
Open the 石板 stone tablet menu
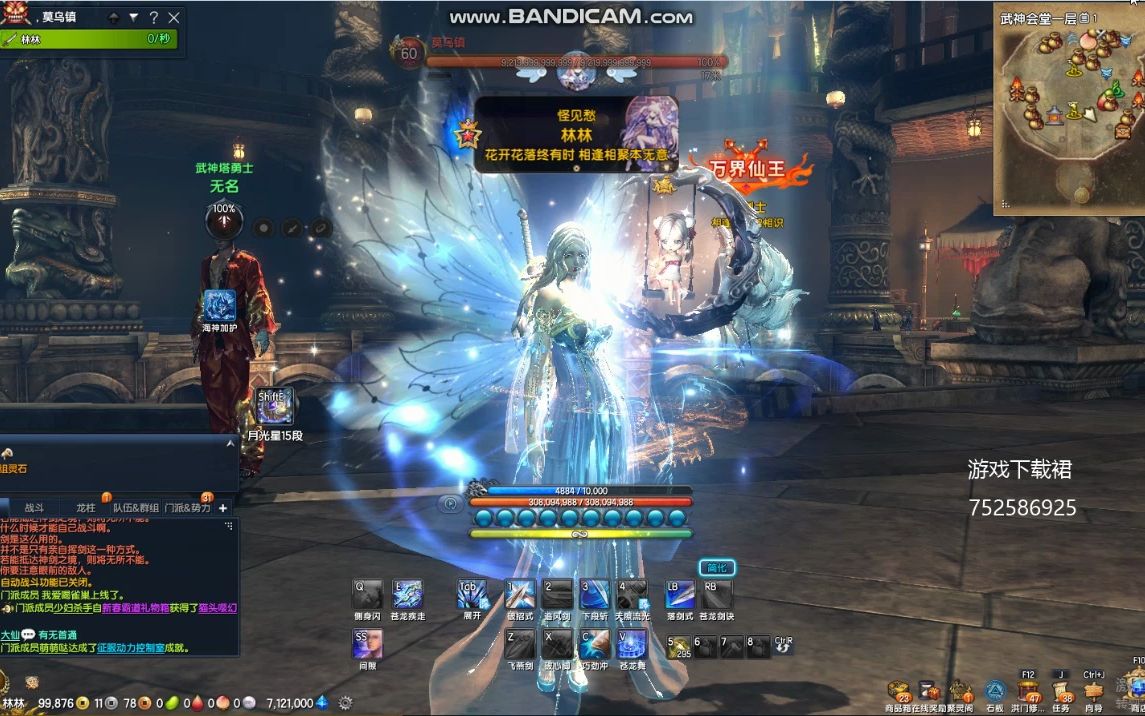pos(994,691)
